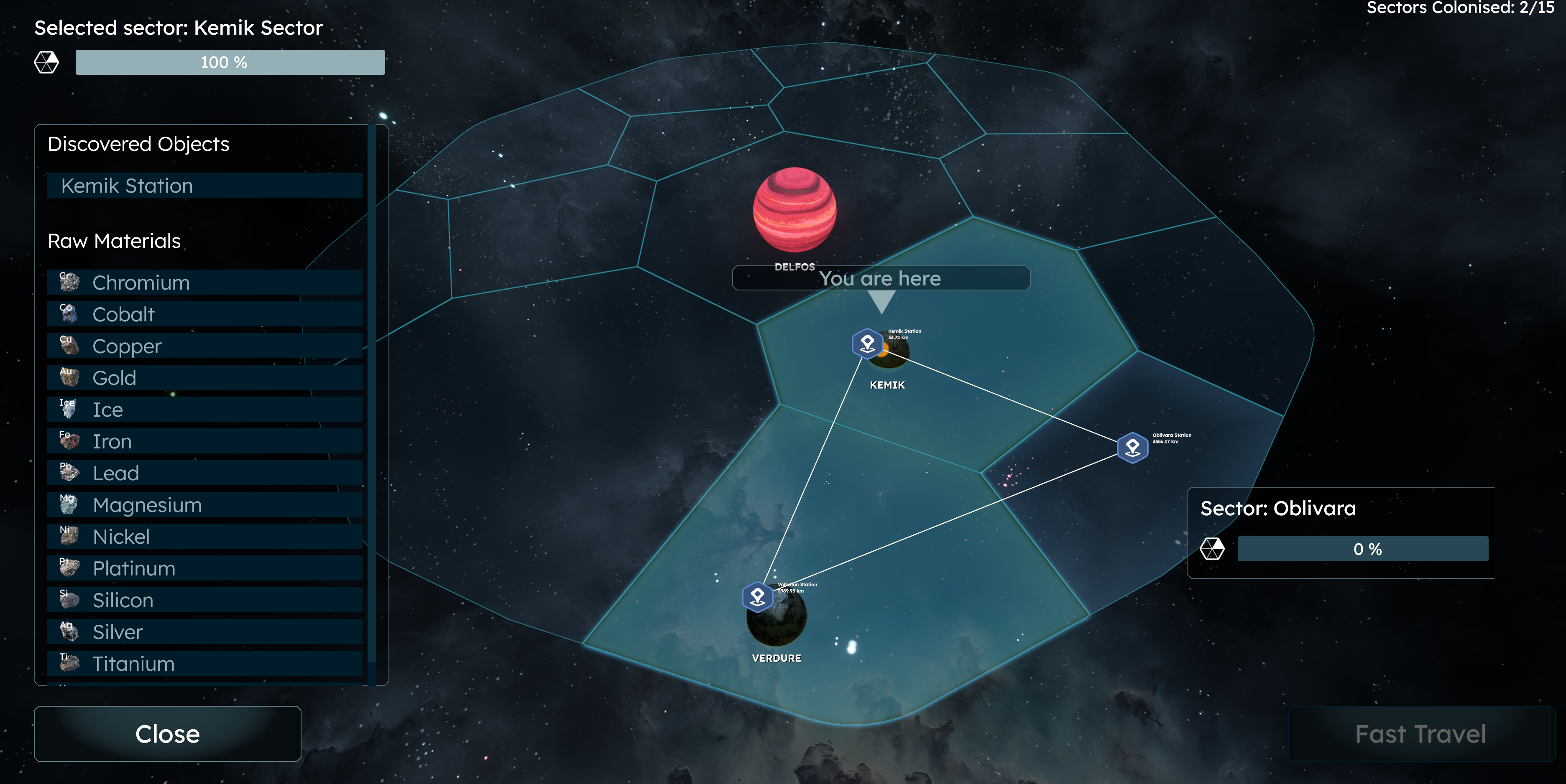The width and height of the screenshot is (1566, 784).
Task: Choose Titanium from Raw Materials
Action: [205, 664]
